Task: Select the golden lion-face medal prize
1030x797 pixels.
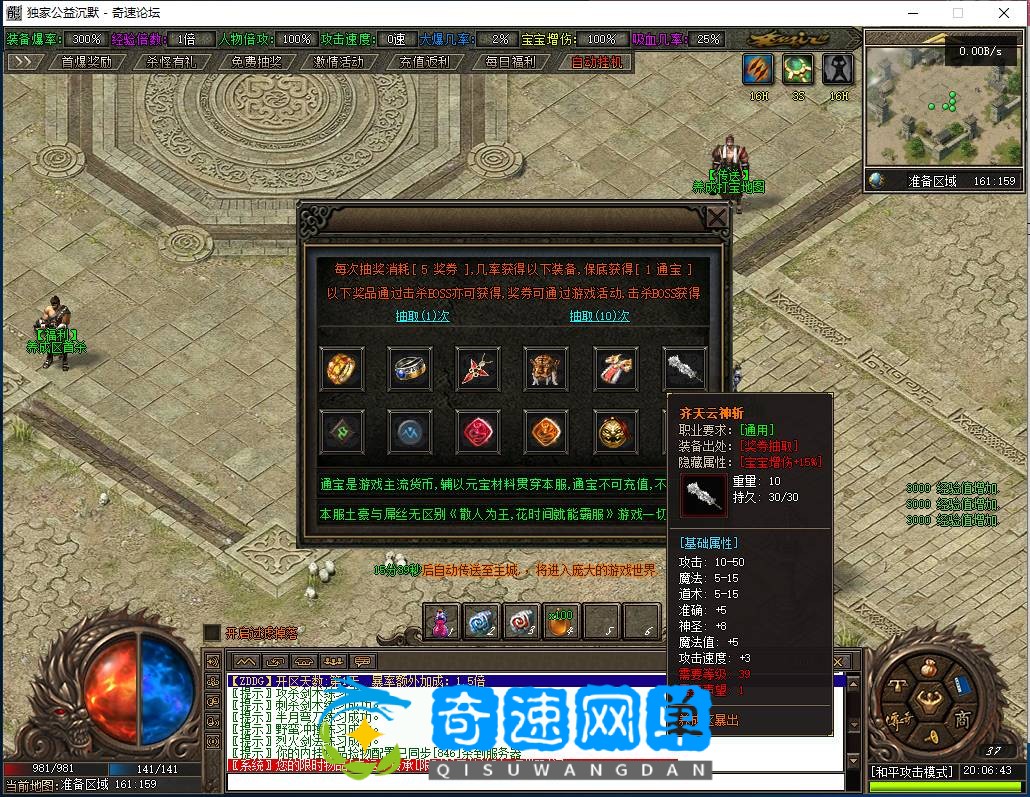Action: 615,432
